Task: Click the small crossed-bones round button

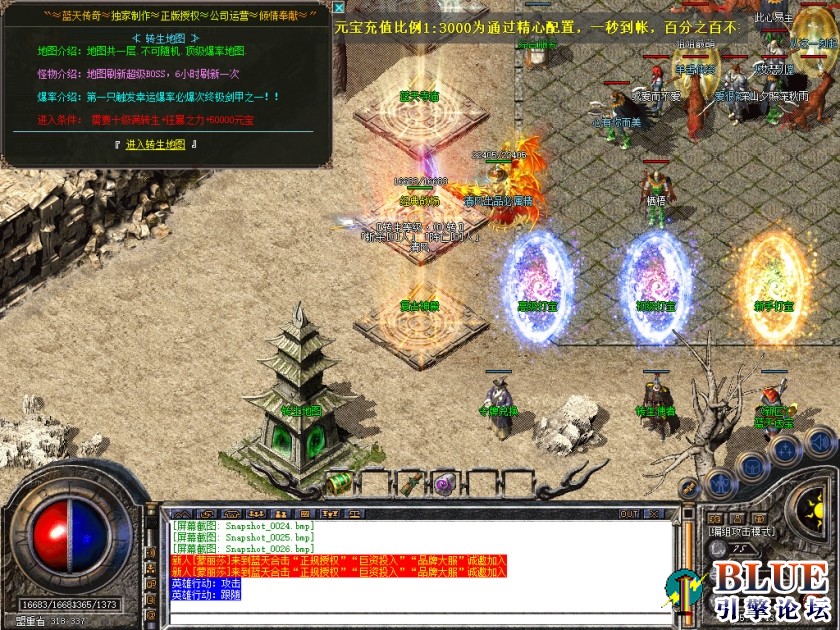Action: tap(688, 489)
